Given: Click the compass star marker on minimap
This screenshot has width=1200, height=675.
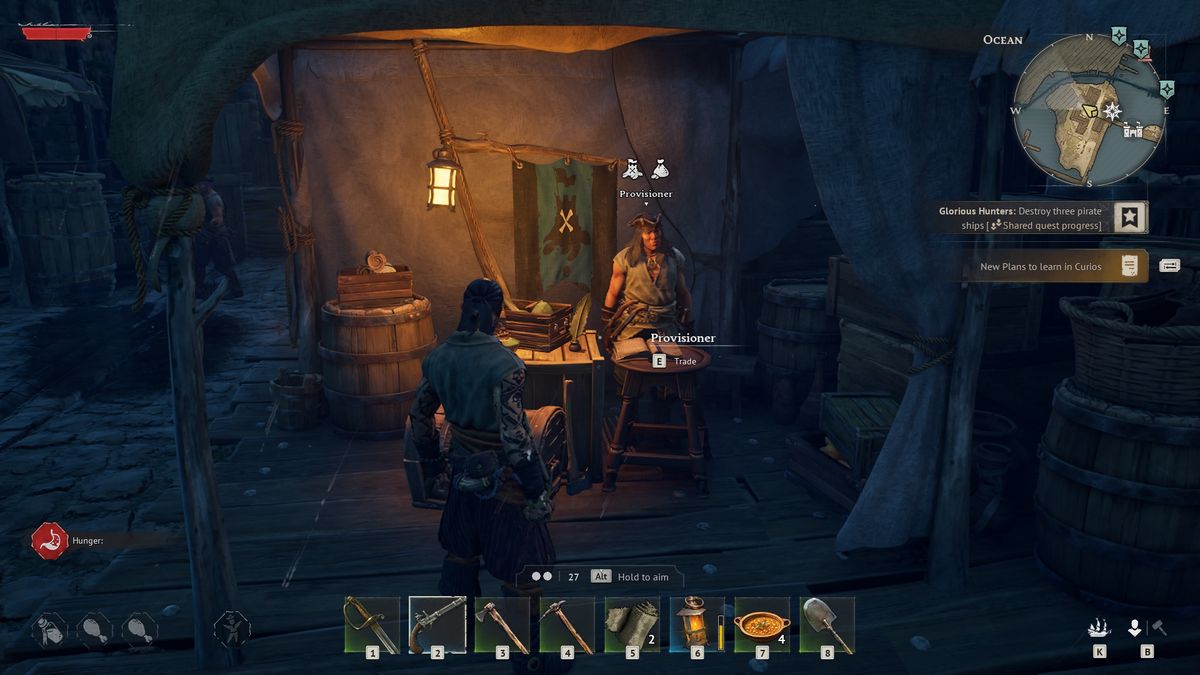Looking at the screenshot, I should pos(1111,110).
